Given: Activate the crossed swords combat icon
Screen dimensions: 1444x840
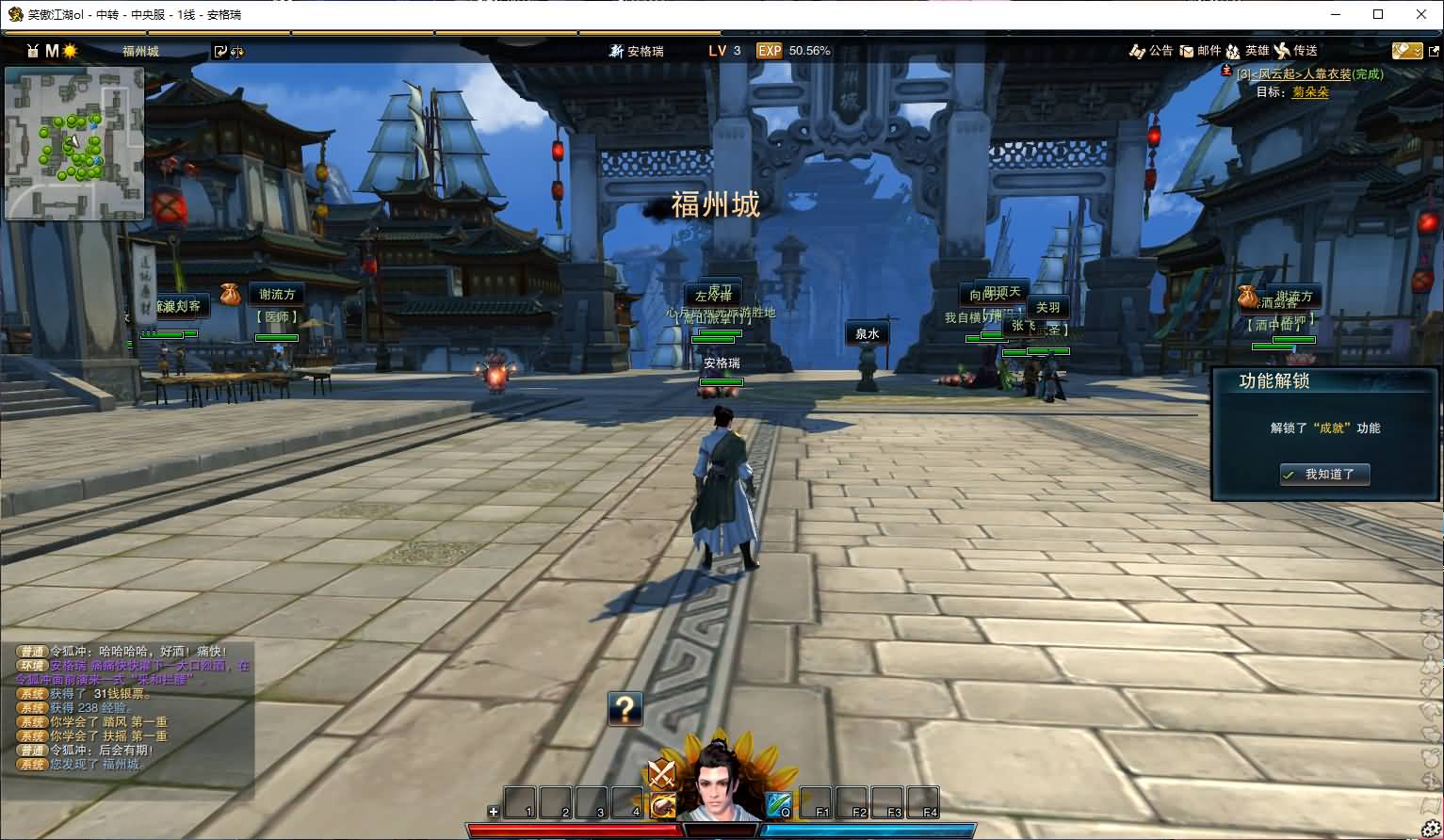Looking at the screenshot, I should (662, 773).
